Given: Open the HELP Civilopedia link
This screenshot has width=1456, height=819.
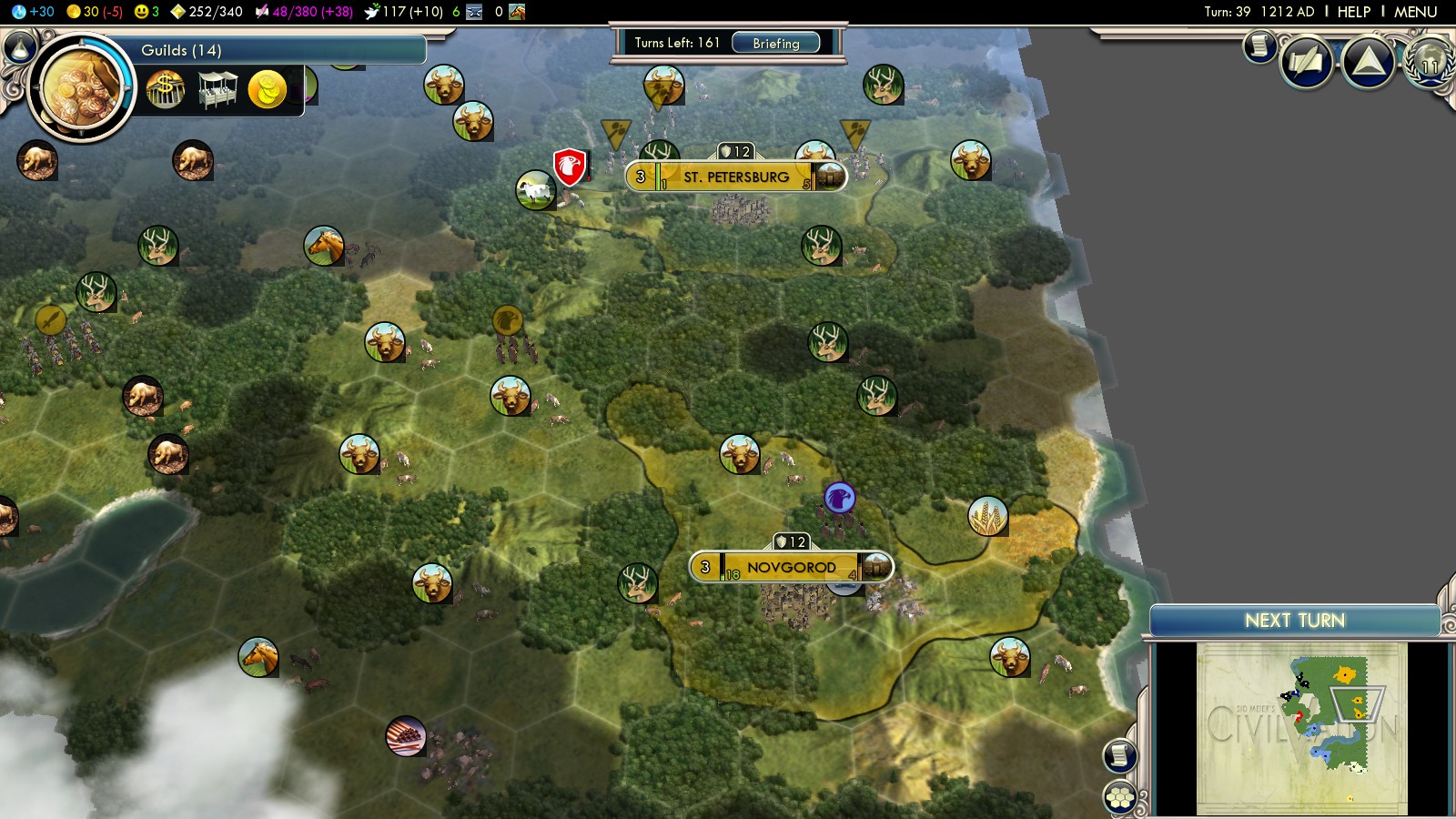Looking at the screenshot, I should 1353,12.
